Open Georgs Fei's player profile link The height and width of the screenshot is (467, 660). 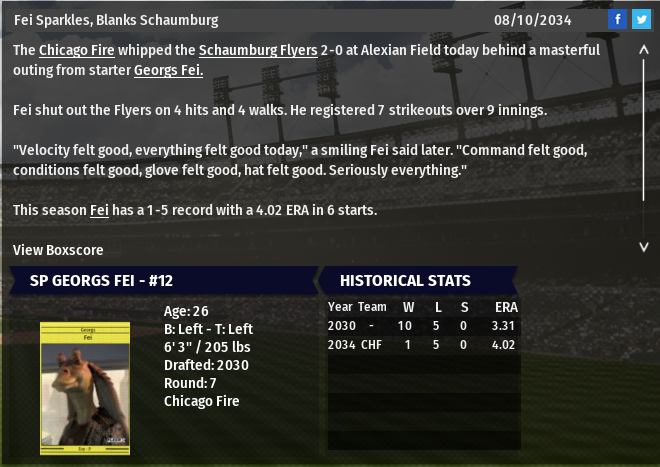[169, 69]
